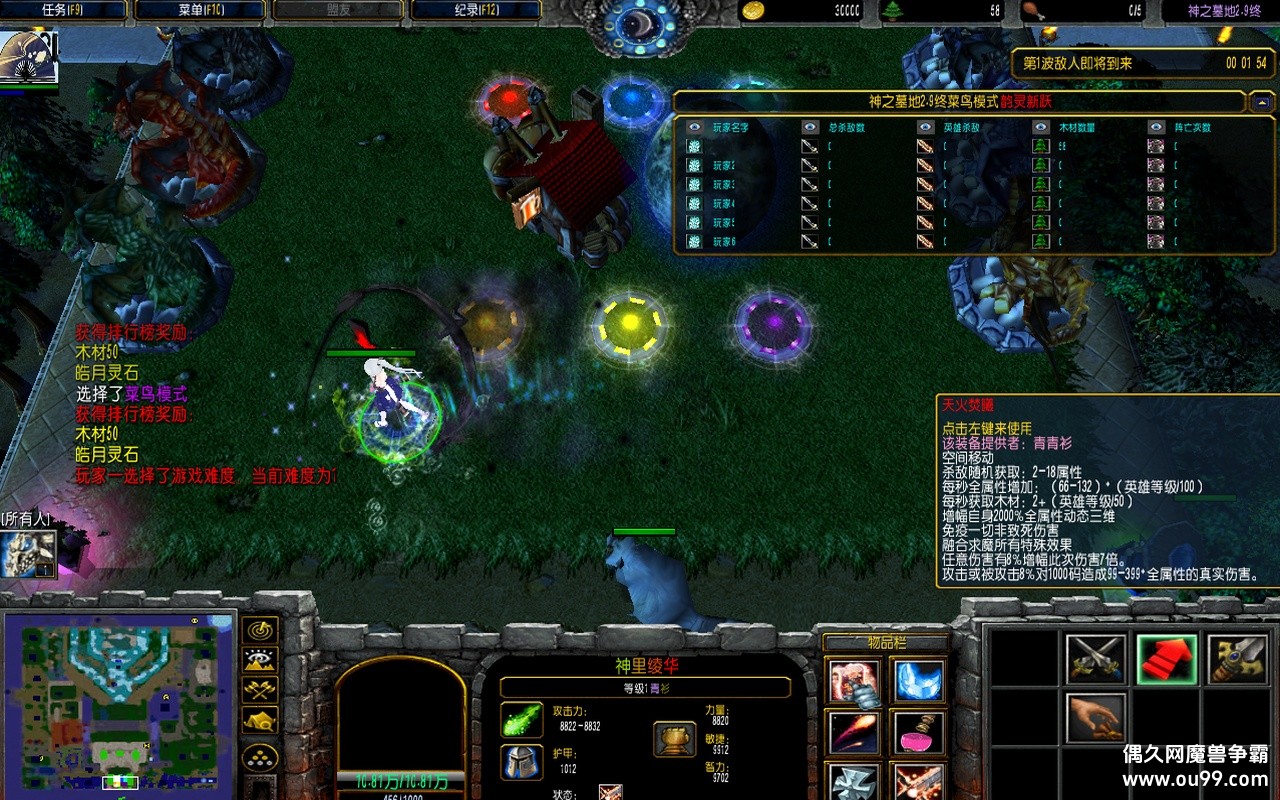Select the glowing fist inventory item
This screenshot has width=1280, height=800.
point(853,681)
